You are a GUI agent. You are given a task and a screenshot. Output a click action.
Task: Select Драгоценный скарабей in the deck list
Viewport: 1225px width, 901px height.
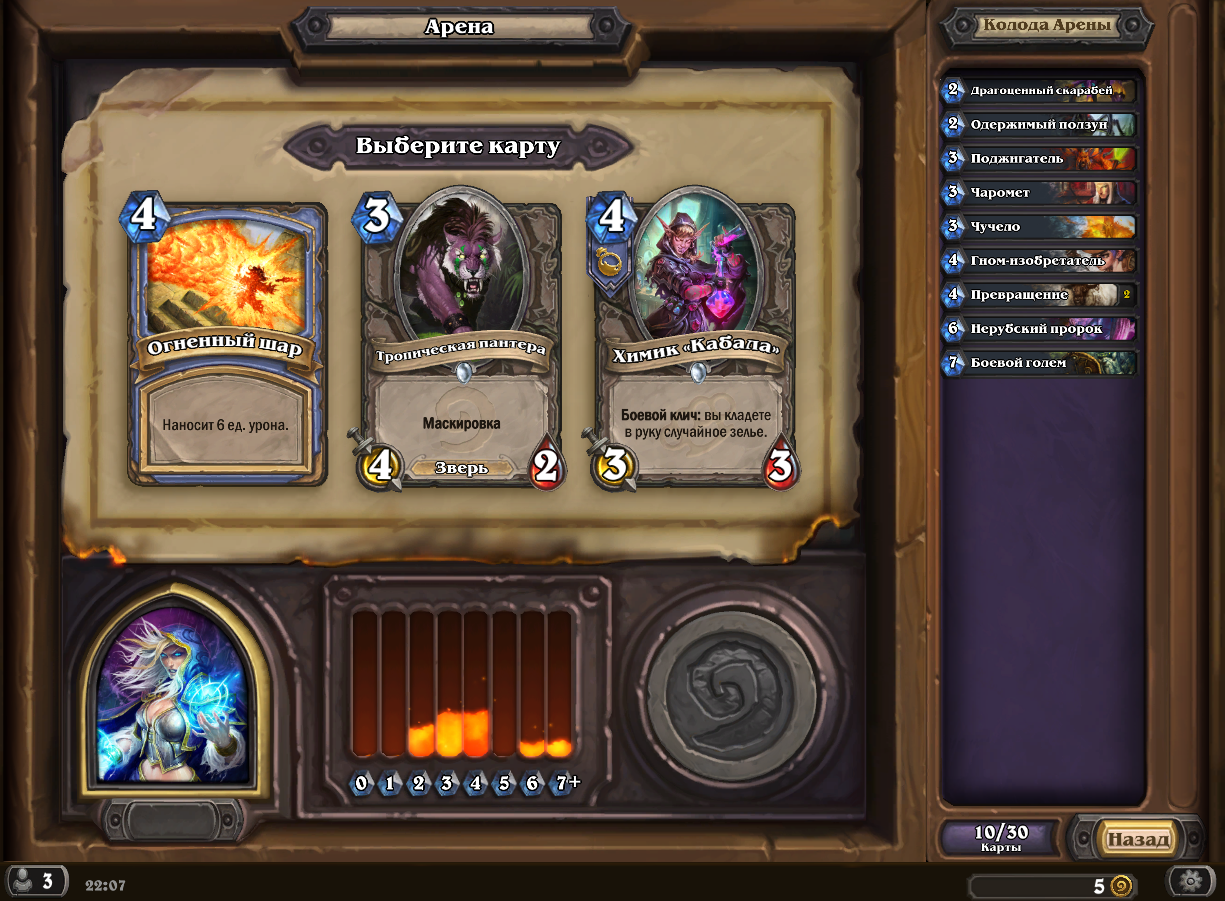coord(1040,90)
